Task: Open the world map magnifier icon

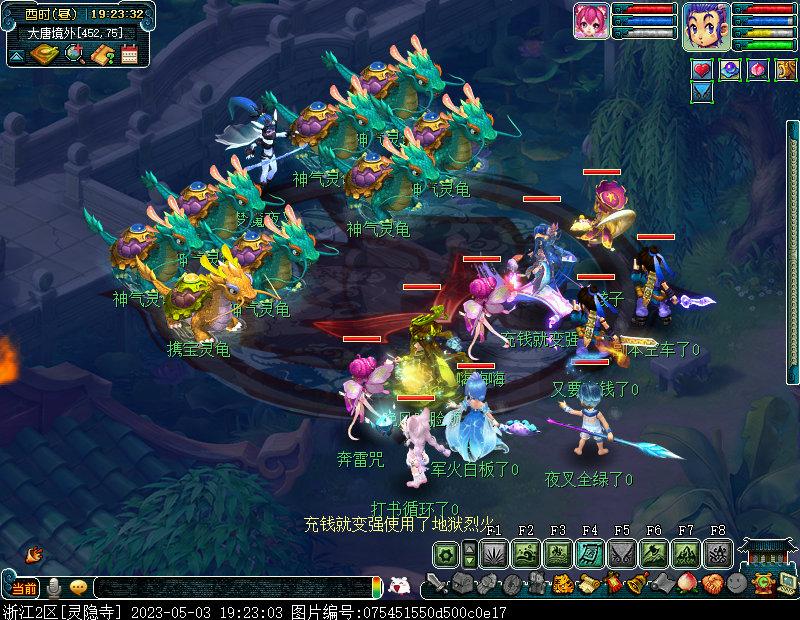Action: 73,54
